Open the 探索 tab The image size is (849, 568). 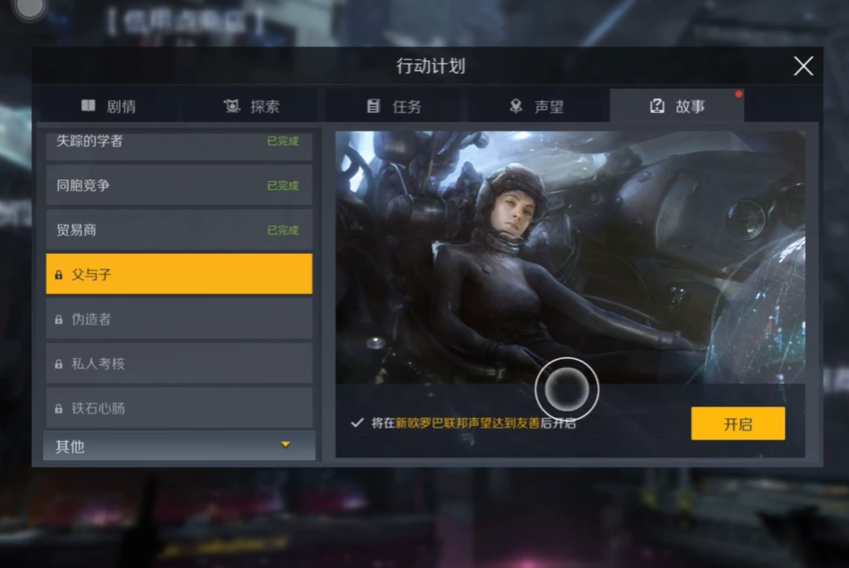point(252,106)
